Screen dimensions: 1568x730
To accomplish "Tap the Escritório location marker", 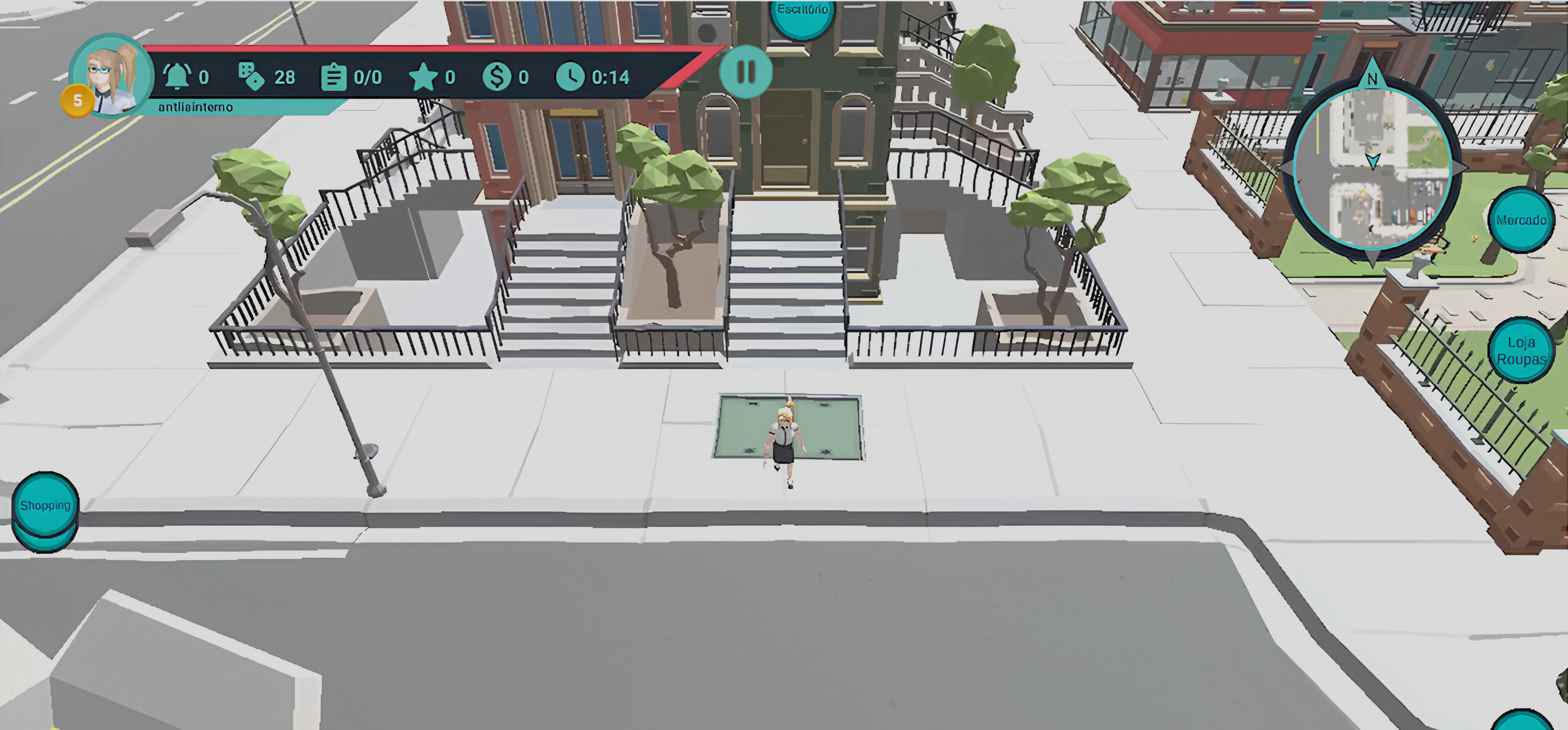I will click(x=802, y=13).
